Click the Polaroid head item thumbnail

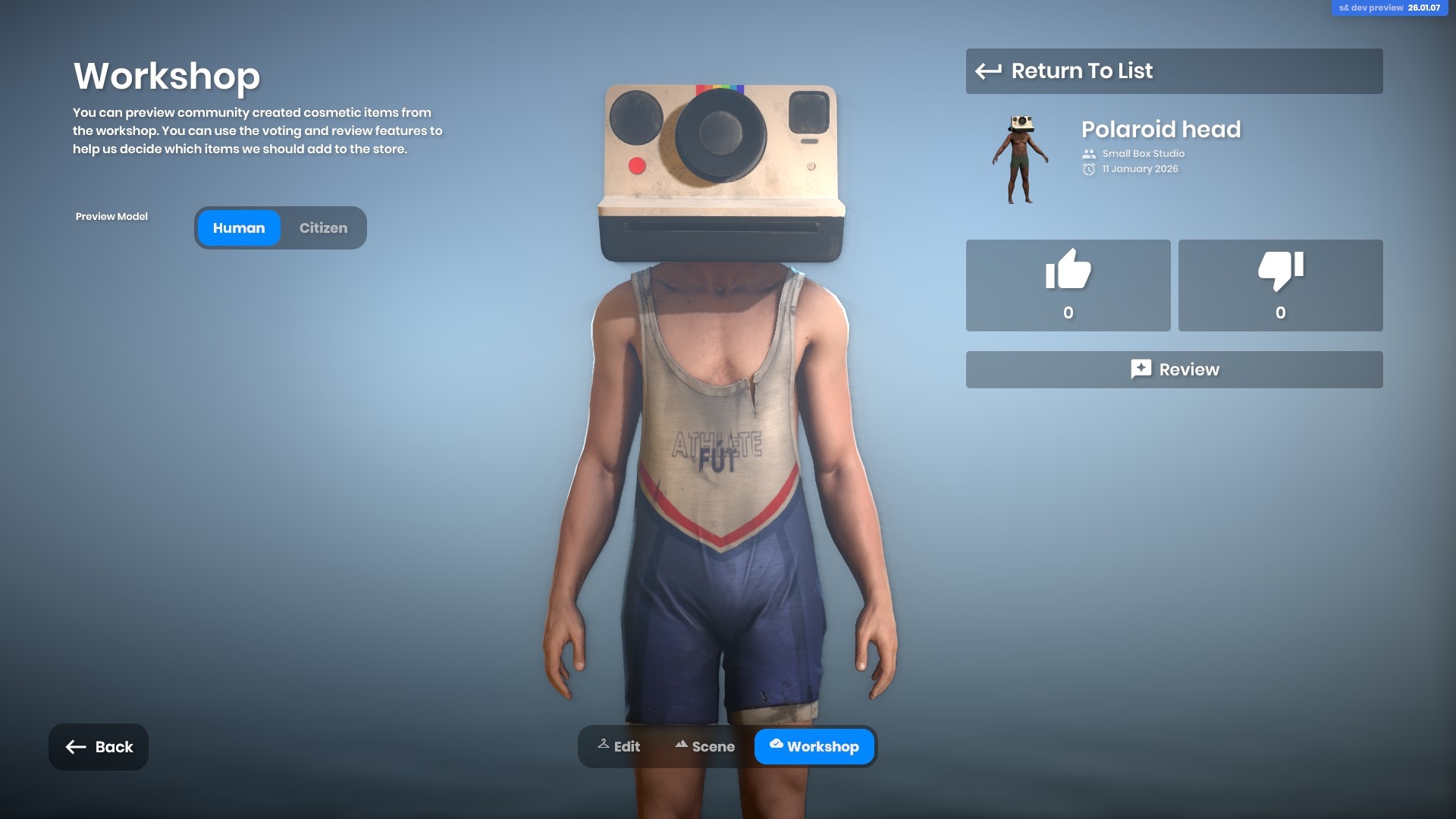point(1021,159)
